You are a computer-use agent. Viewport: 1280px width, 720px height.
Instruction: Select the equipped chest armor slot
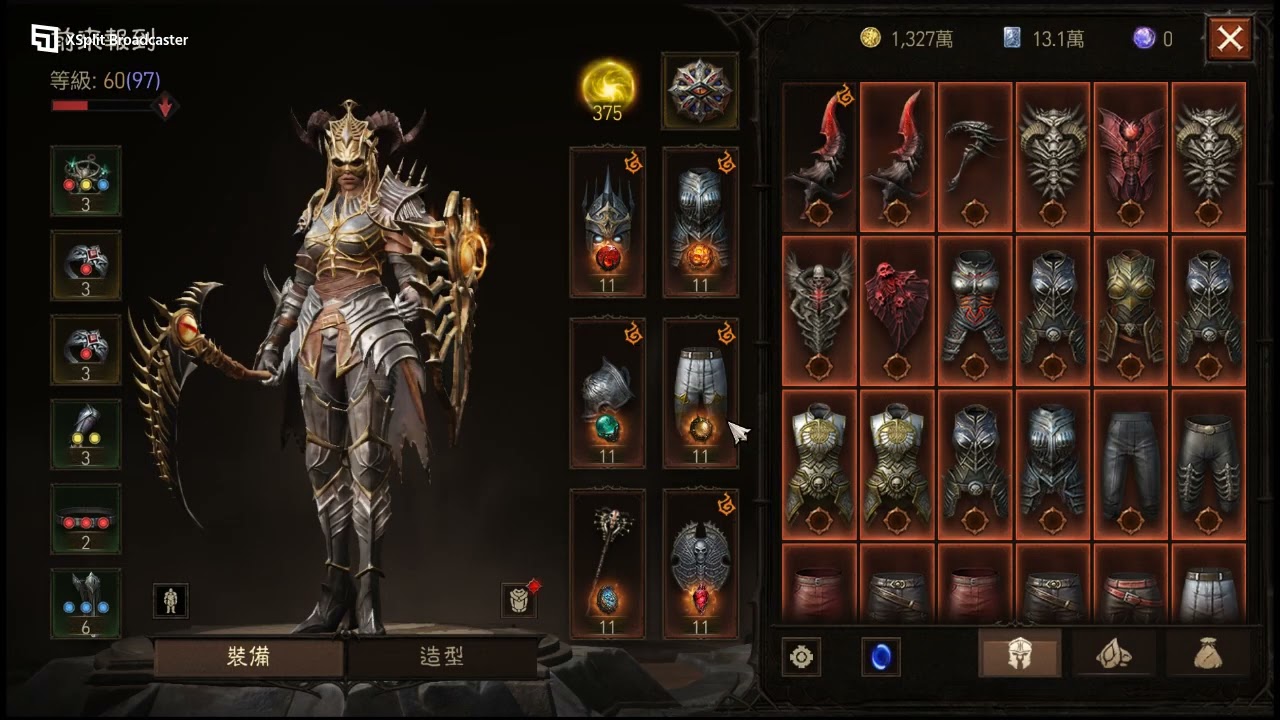coord(700,222)
